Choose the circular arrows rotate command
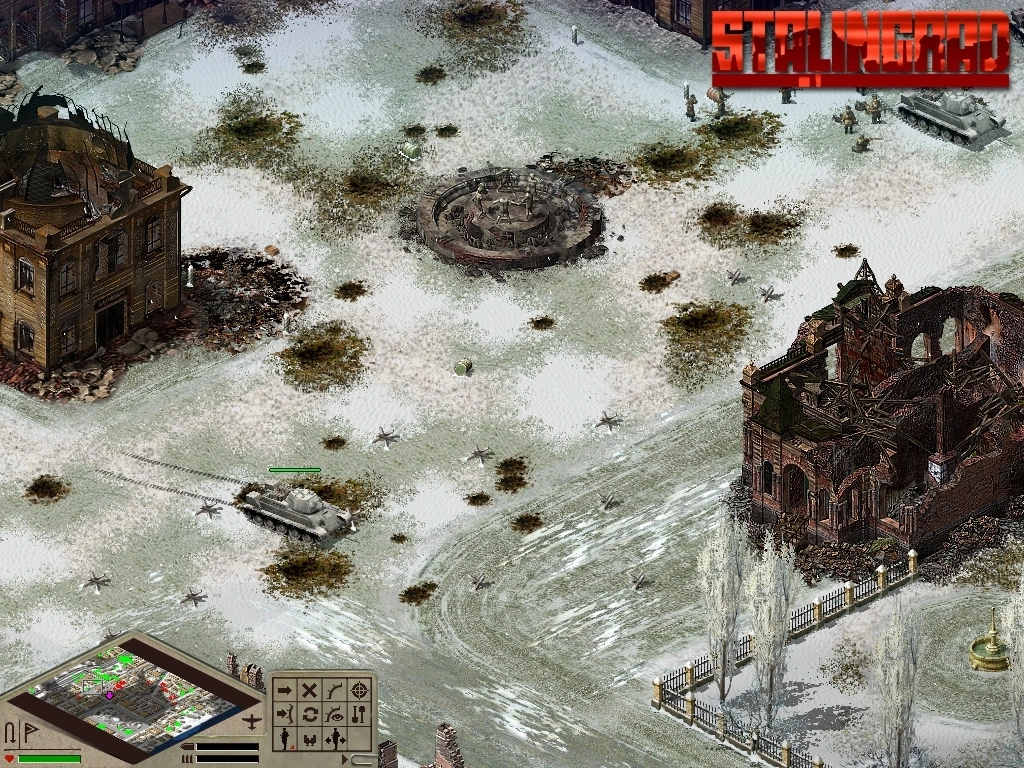Image resolution: width=1024 pixels, height=768 pixels. [x=310, y=714]
